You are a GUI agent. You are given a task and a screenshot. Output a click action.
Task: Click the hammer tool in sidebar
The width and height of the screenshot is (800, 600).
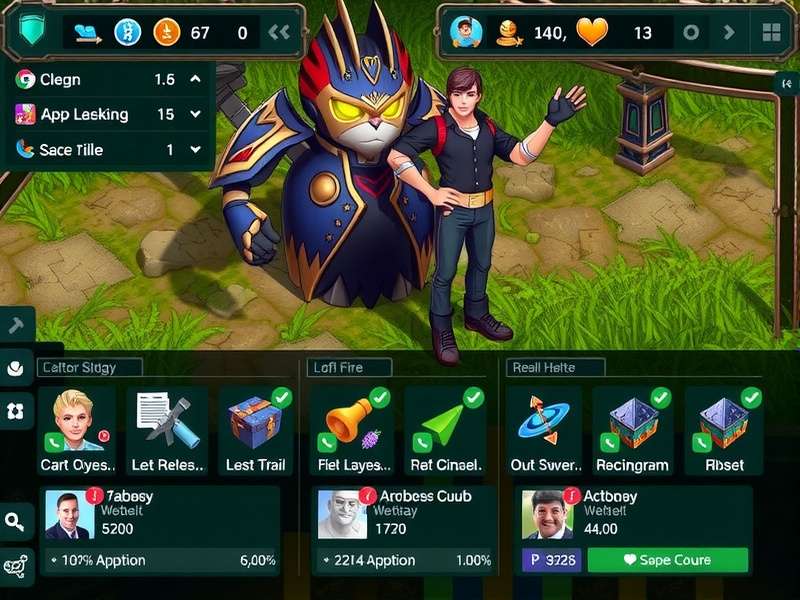[16, 325]
